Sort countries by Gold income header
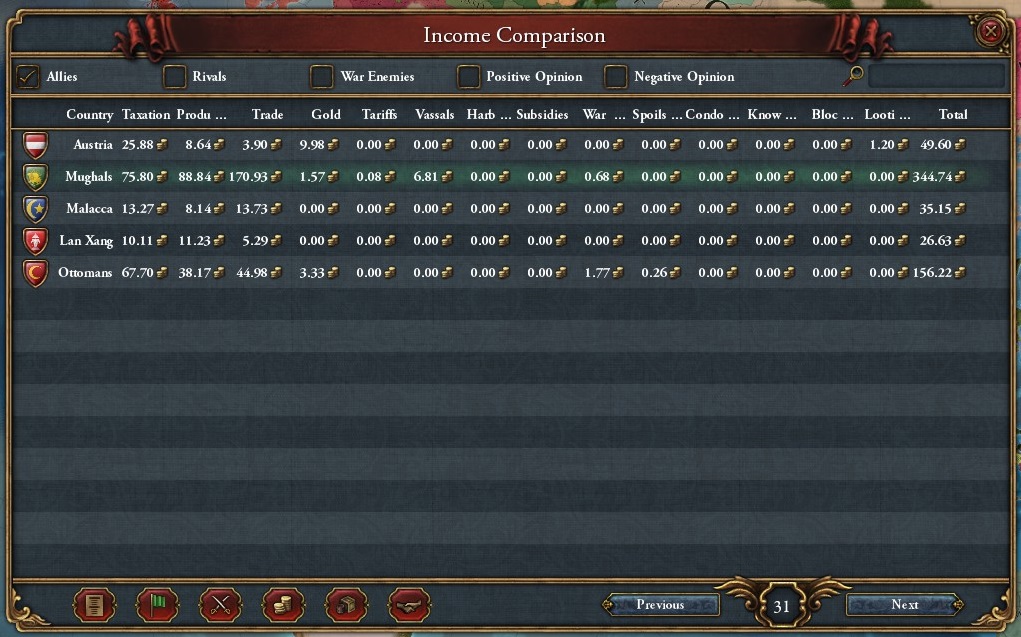This screenshot has height=637, width=1021. [x=326, y=115]
